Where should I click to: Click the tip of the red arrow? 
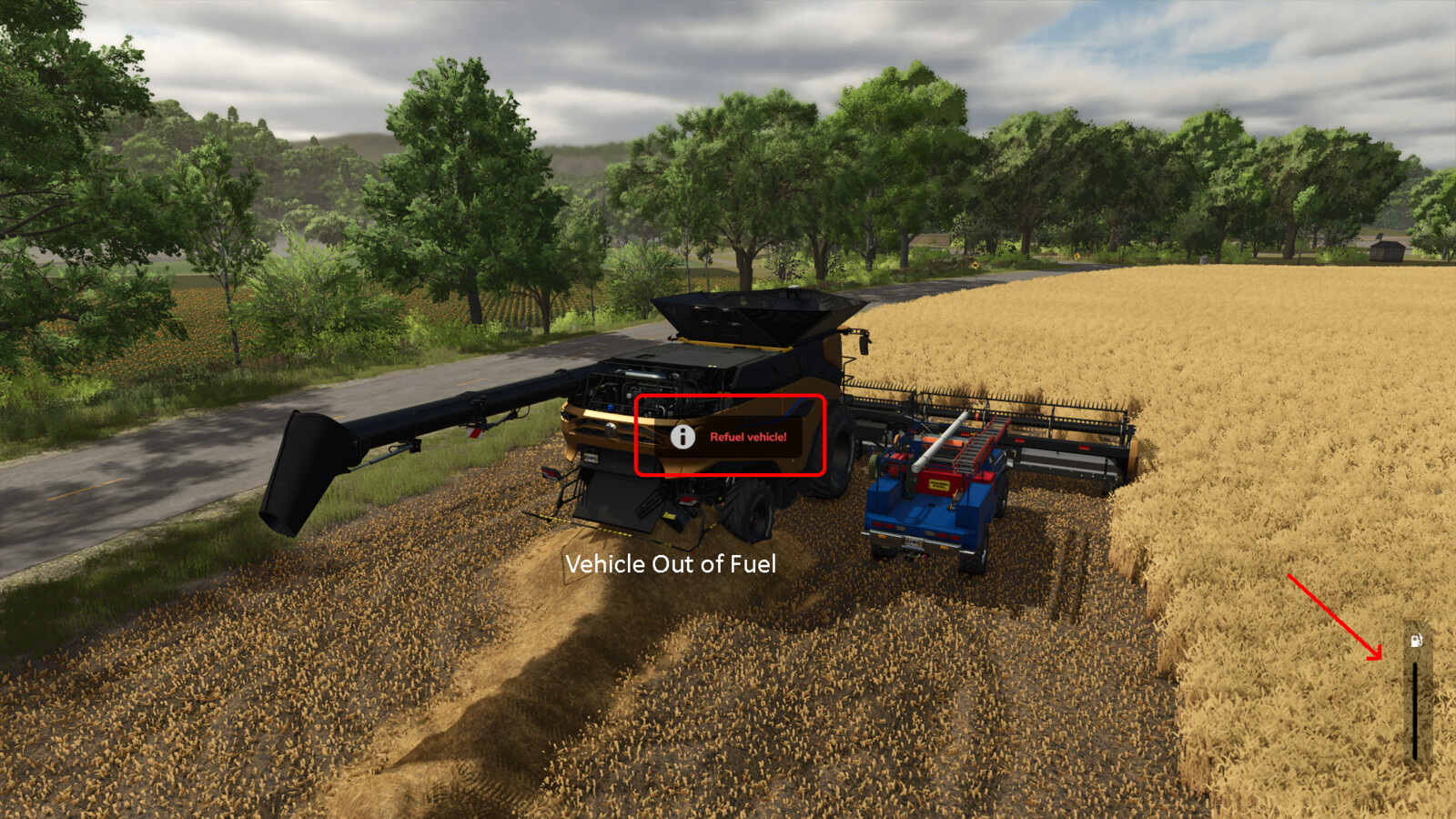1380,657
